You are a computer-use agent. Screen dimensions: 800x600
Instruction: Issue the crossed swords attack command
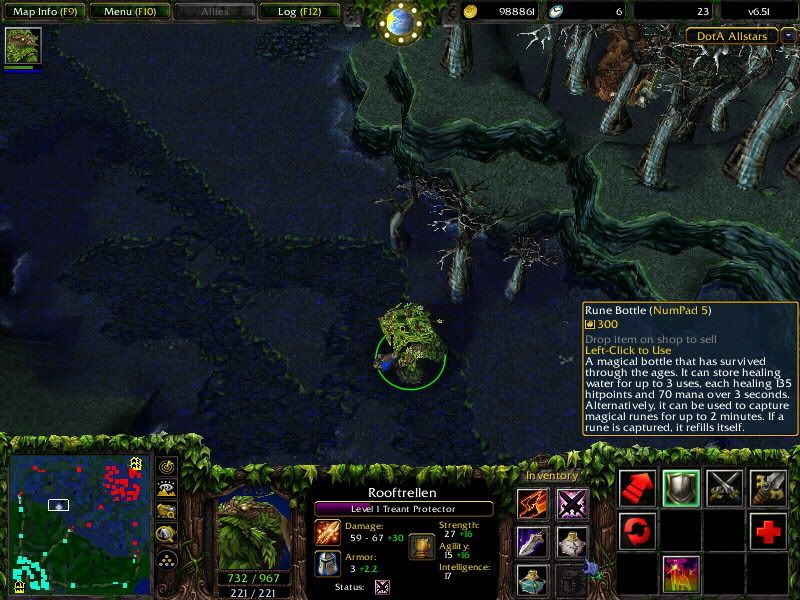click(725, 487)
